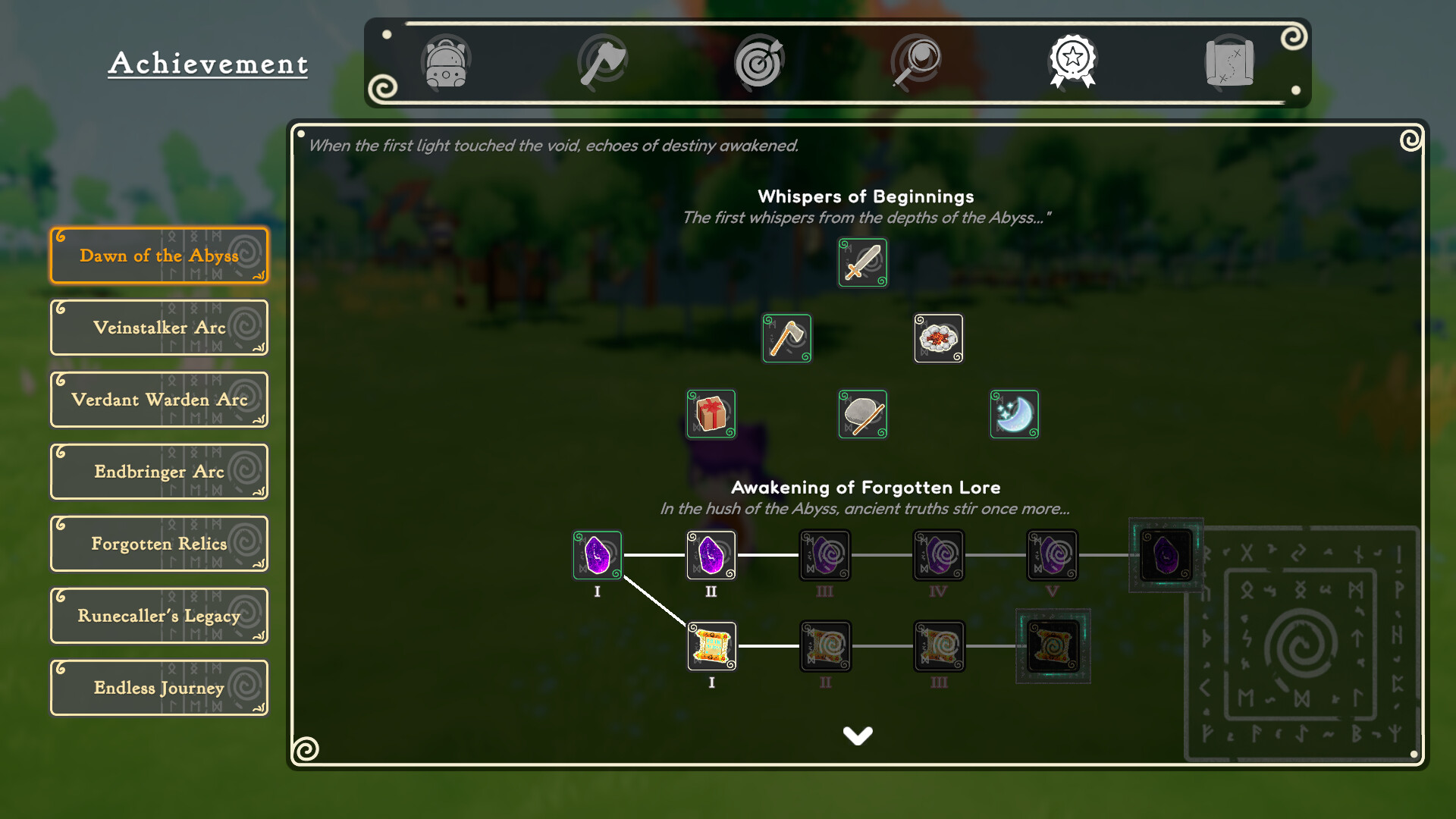Viewport: 1456px width, 819px height.
Task: Open the scroll map icon in top bar
Action: pyautogui.click(x=1228, y=63)
